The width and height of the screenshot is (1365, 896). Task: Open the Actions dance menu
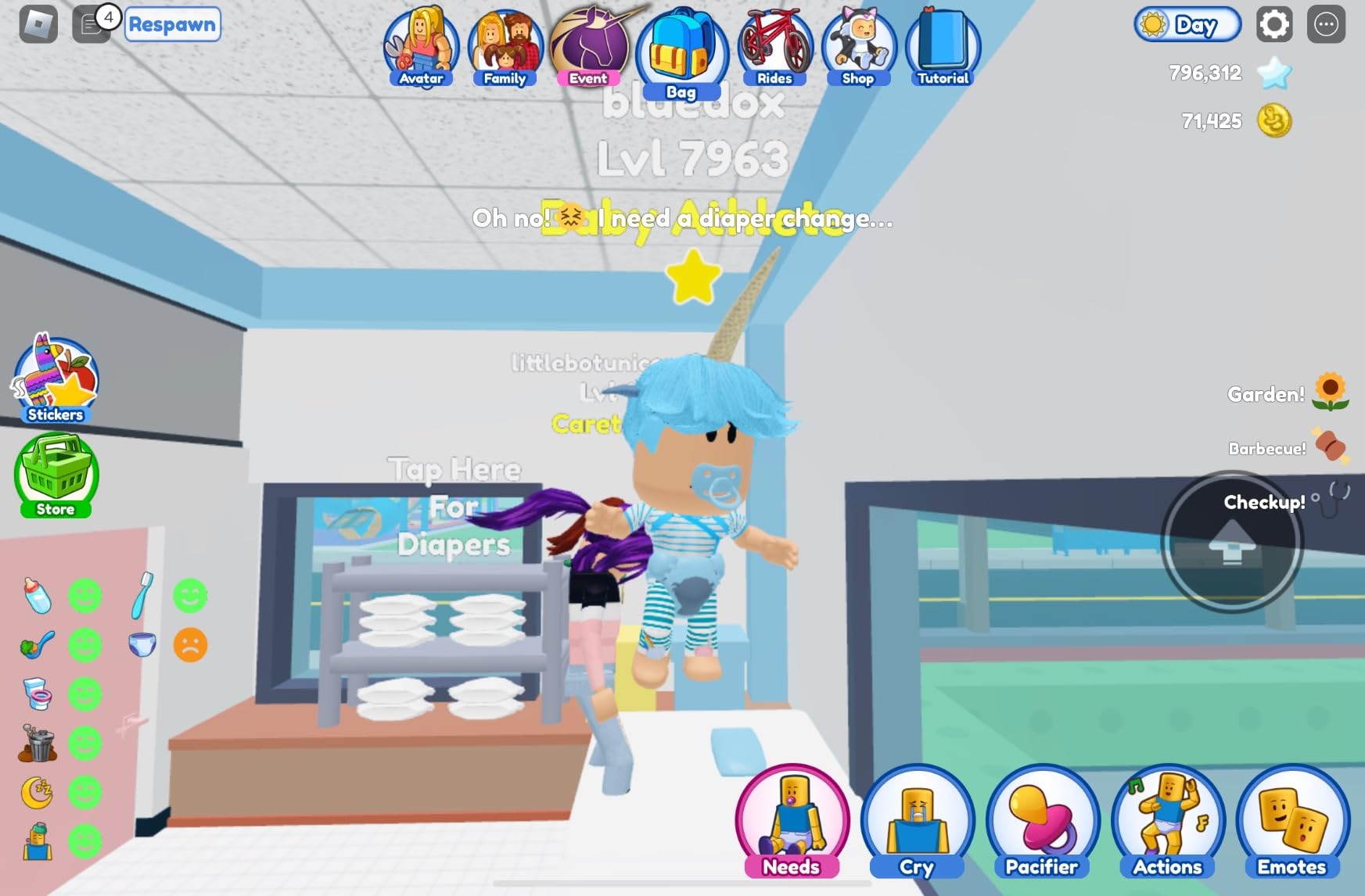(x=1166, y=821)
